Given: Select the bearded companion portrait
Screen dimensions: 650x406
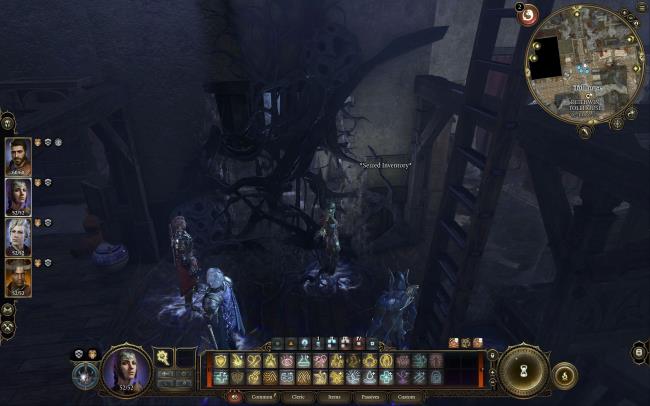Looking at the screenshot, I should [x=18, y=156].
